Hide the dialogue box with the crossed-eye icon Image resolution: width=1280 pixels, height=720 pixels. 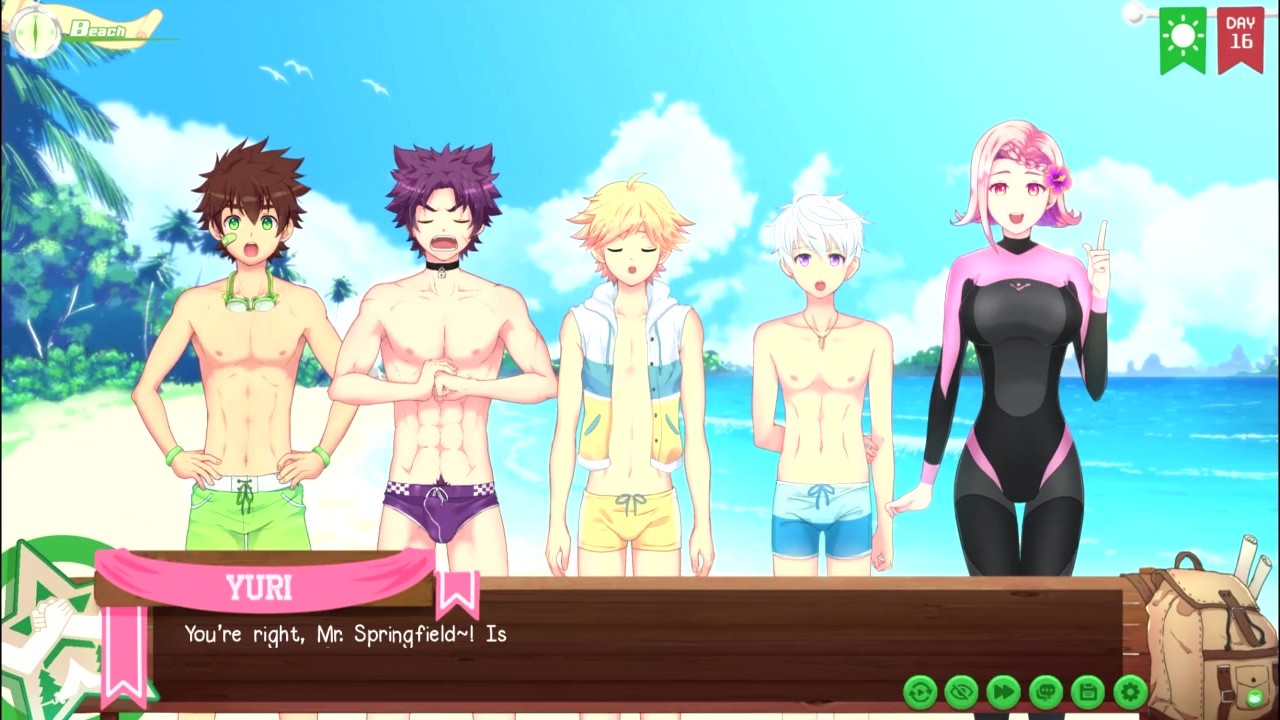click(962, 691)
